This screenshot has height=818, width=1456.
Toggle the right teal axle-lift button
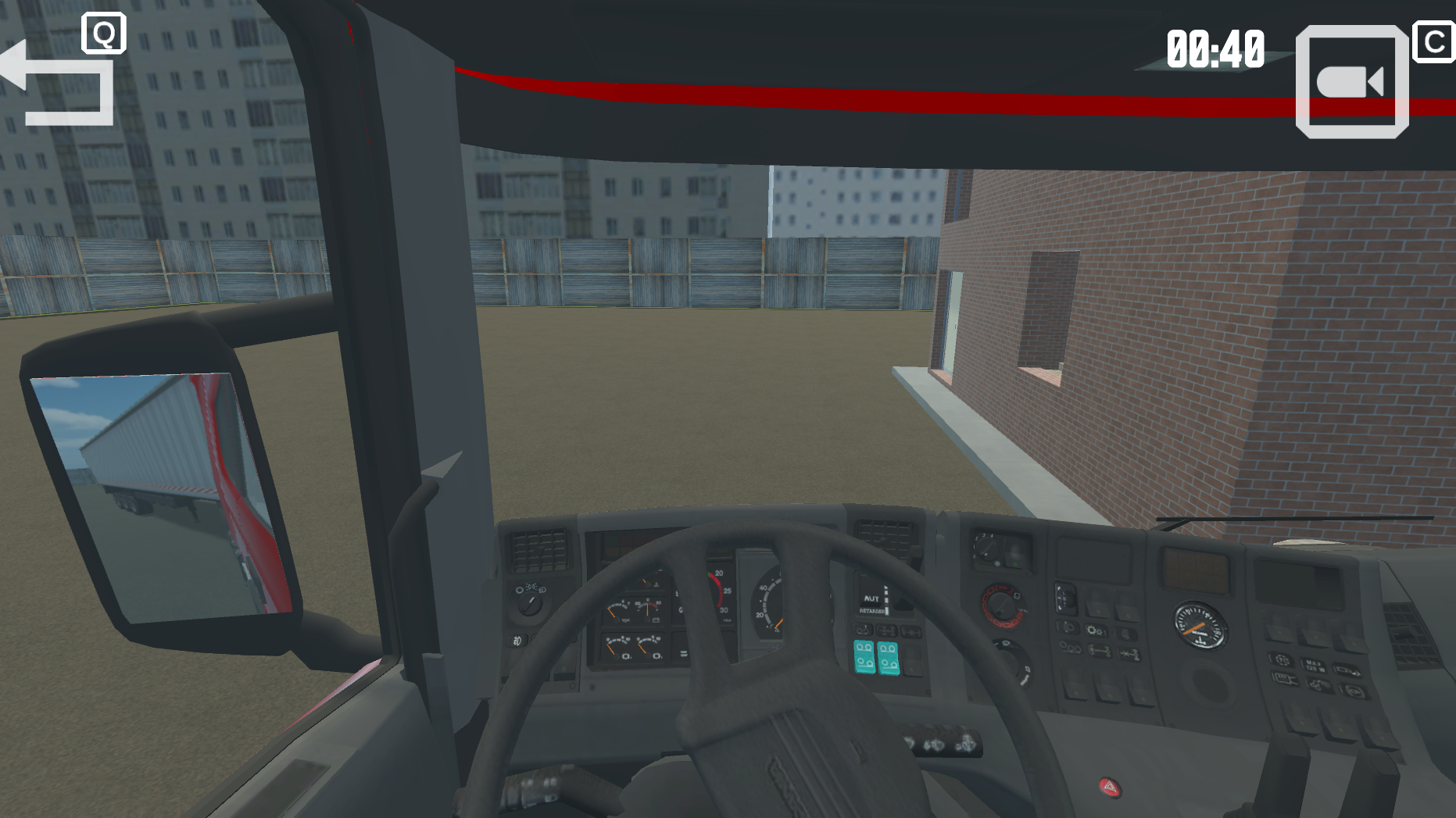click(x=889, y=659)
